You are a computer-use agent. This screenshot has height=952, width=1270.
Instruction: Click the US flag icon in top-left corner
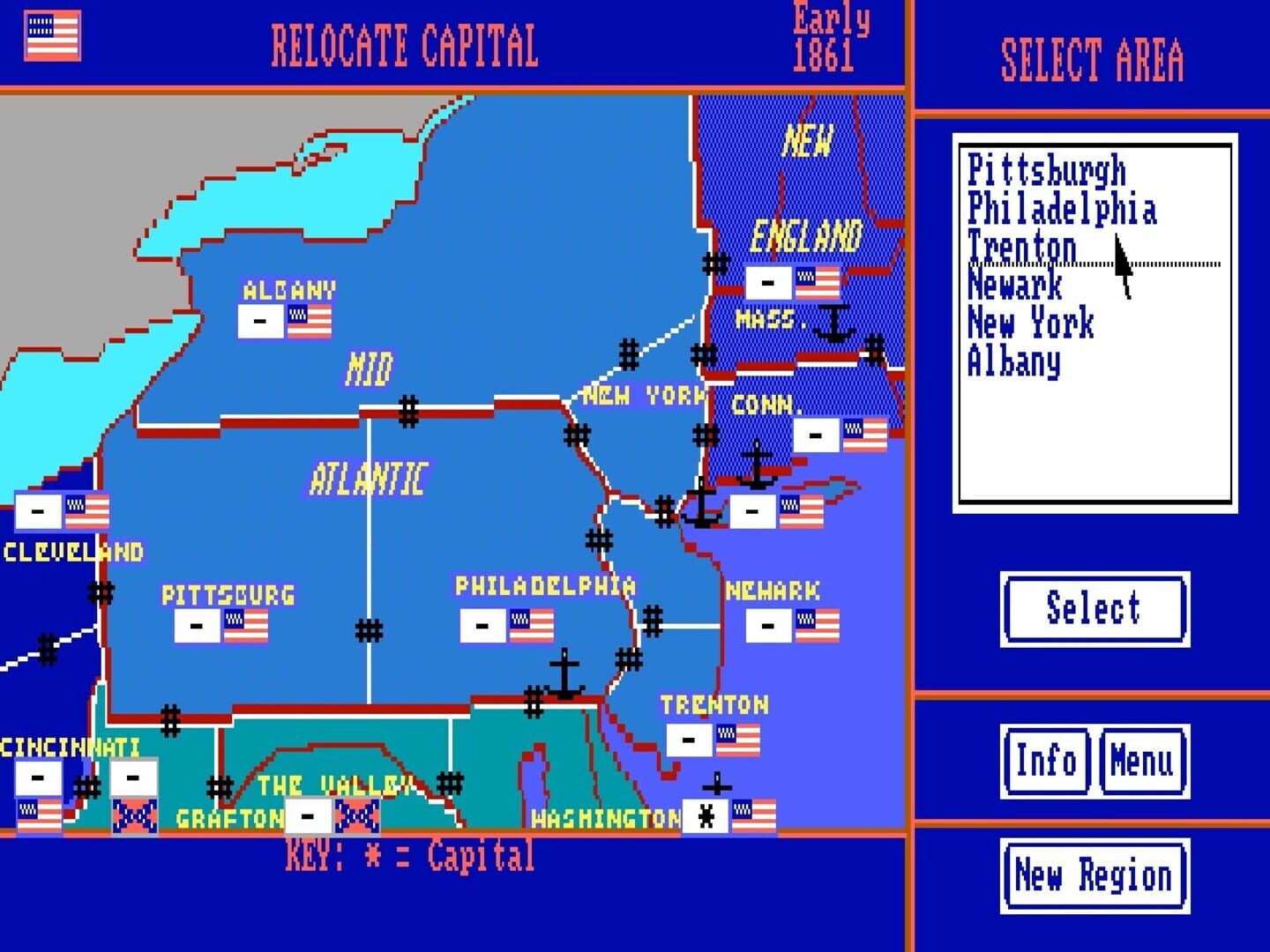coord(51,35)
